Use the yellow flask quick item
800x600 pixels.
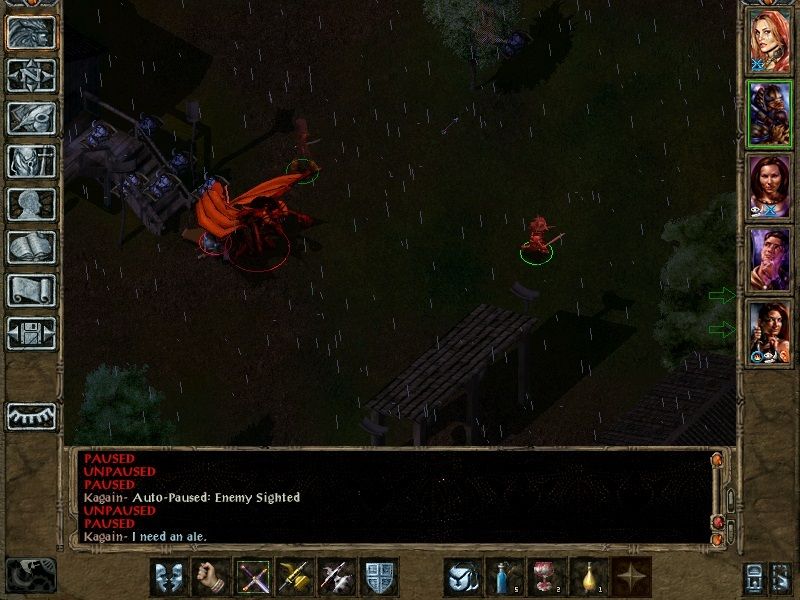click(x=589, y=577)
